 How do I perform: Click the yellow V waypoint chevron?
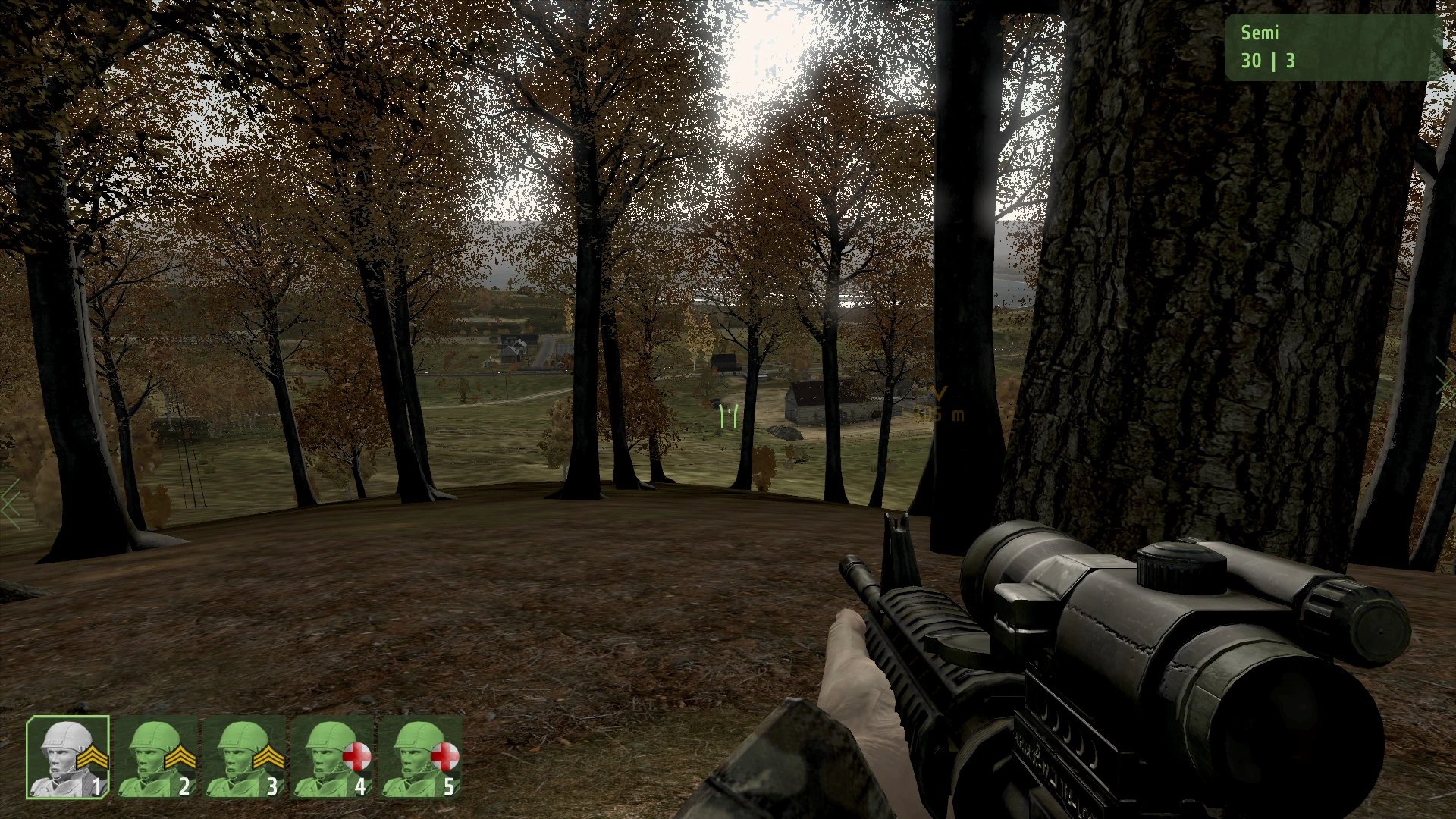(x=939, y=392)
